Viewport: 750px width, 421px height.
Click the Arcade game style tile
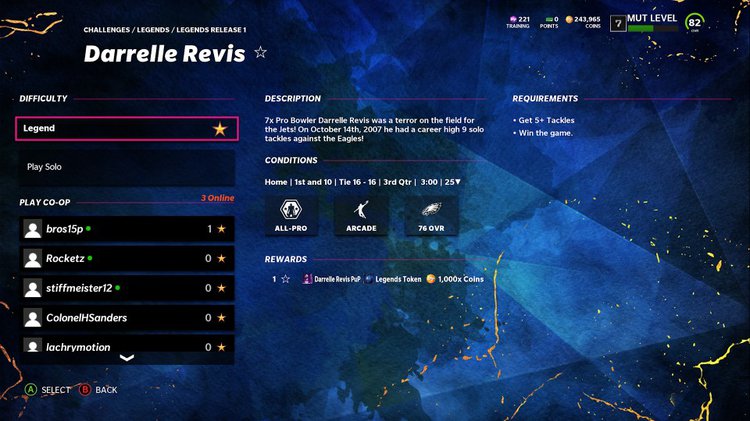(x=362, y=214)
